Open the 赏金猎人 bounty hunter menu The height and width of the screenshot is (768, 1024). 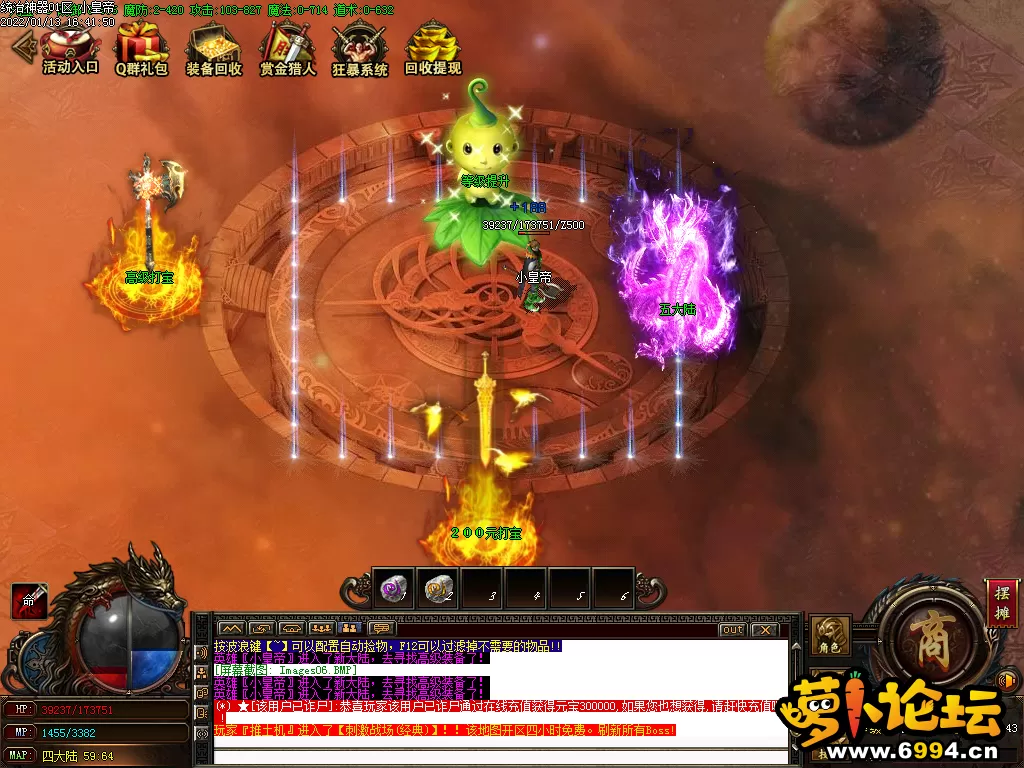(287, 49)
